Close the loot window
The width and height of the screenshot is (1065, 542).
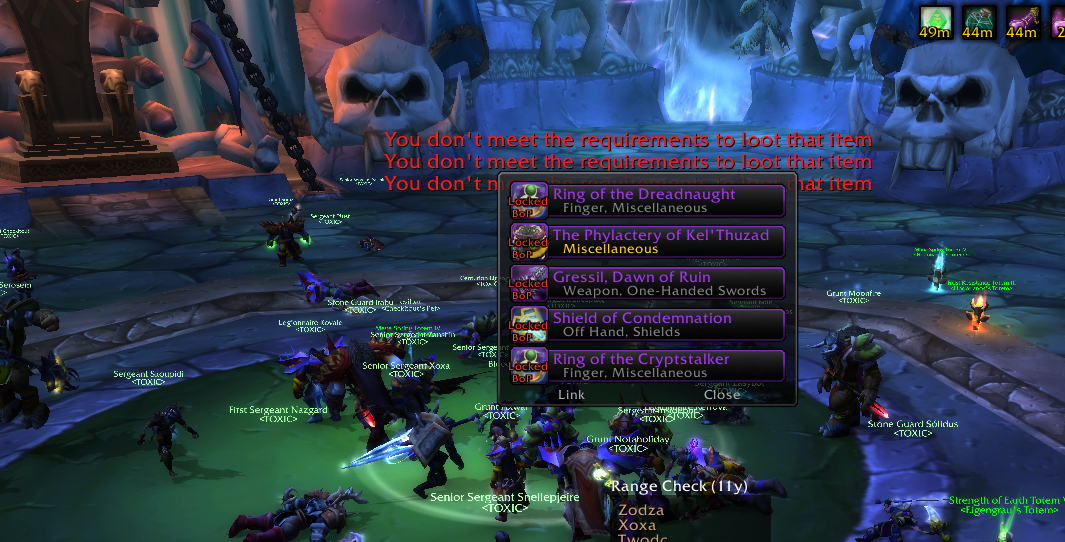722,394
